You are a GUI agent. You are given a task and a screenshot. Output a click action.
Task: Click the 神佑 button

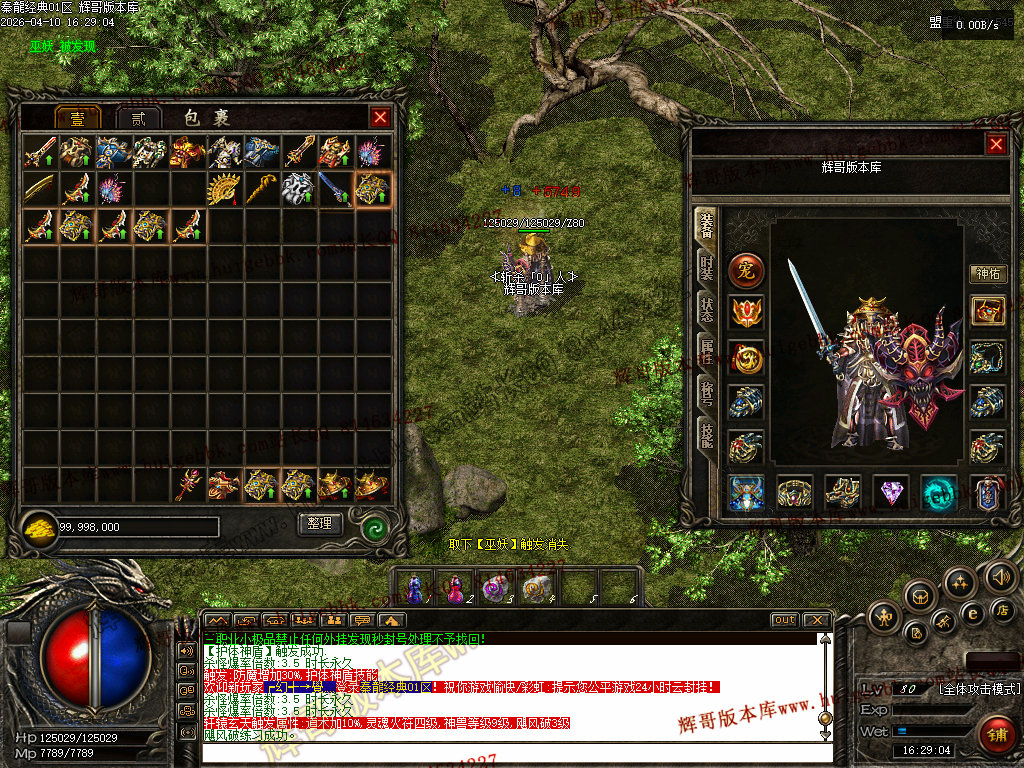pyautogui.click(x=987, y=274)
